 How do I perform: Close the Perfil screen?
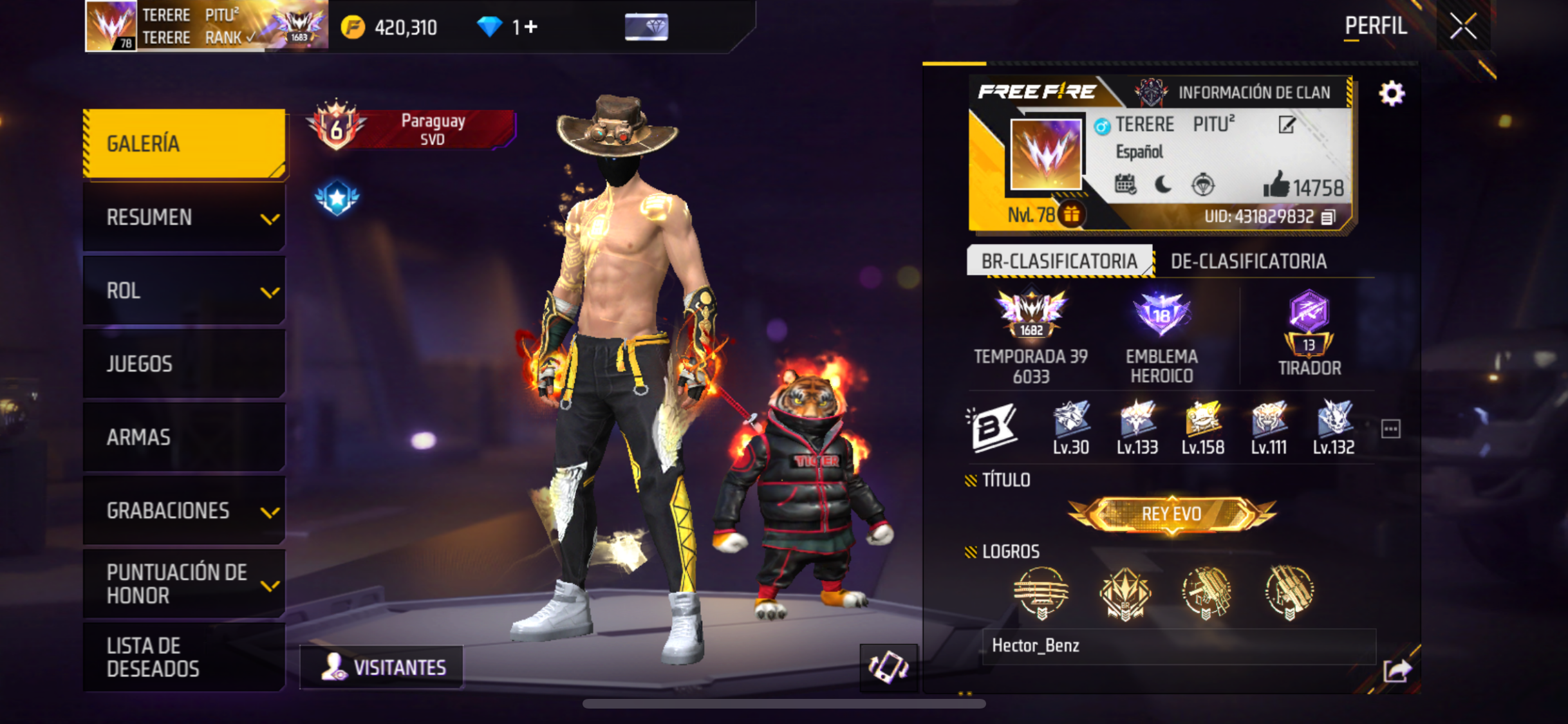pyautogui.click(x=1462, y=27)
